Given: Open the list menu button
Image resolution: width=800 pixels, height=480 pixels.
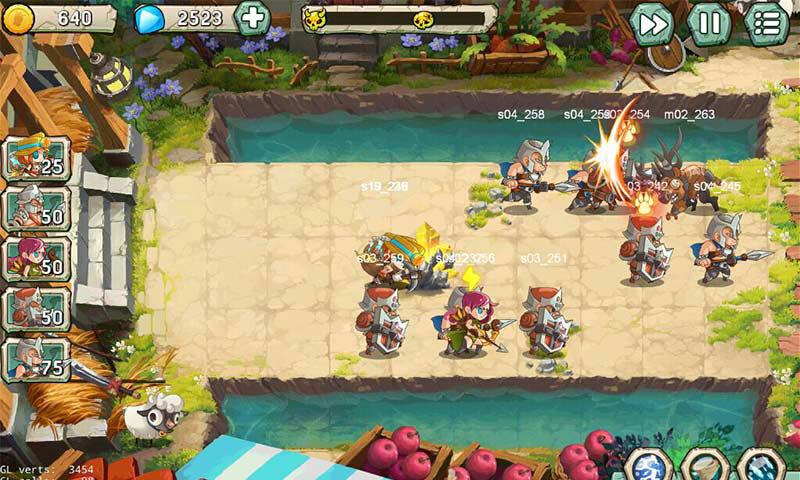Looking at the screenshot, I should [767, 24].
